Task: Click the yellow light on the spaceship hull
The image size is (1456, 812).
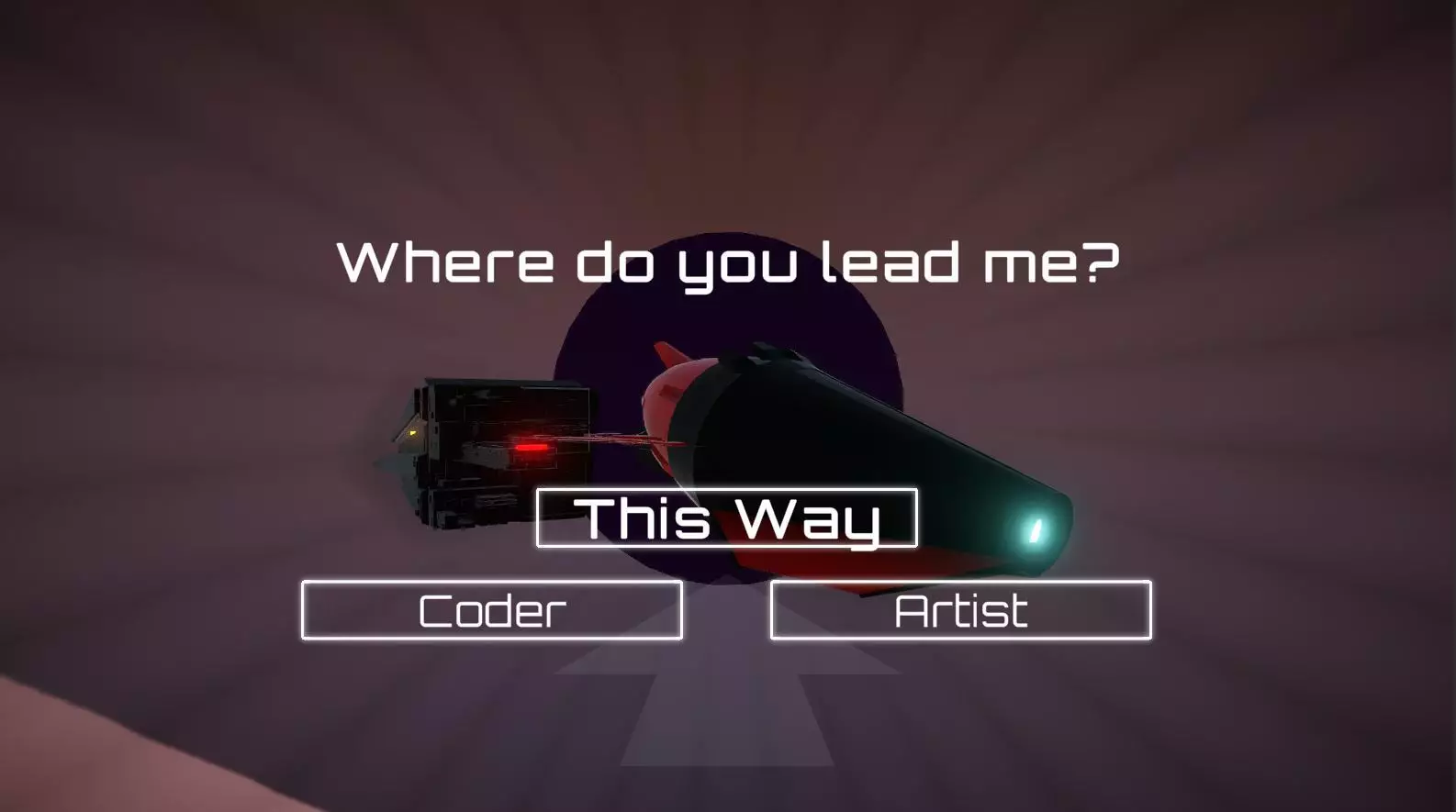Action: [414, 432]
